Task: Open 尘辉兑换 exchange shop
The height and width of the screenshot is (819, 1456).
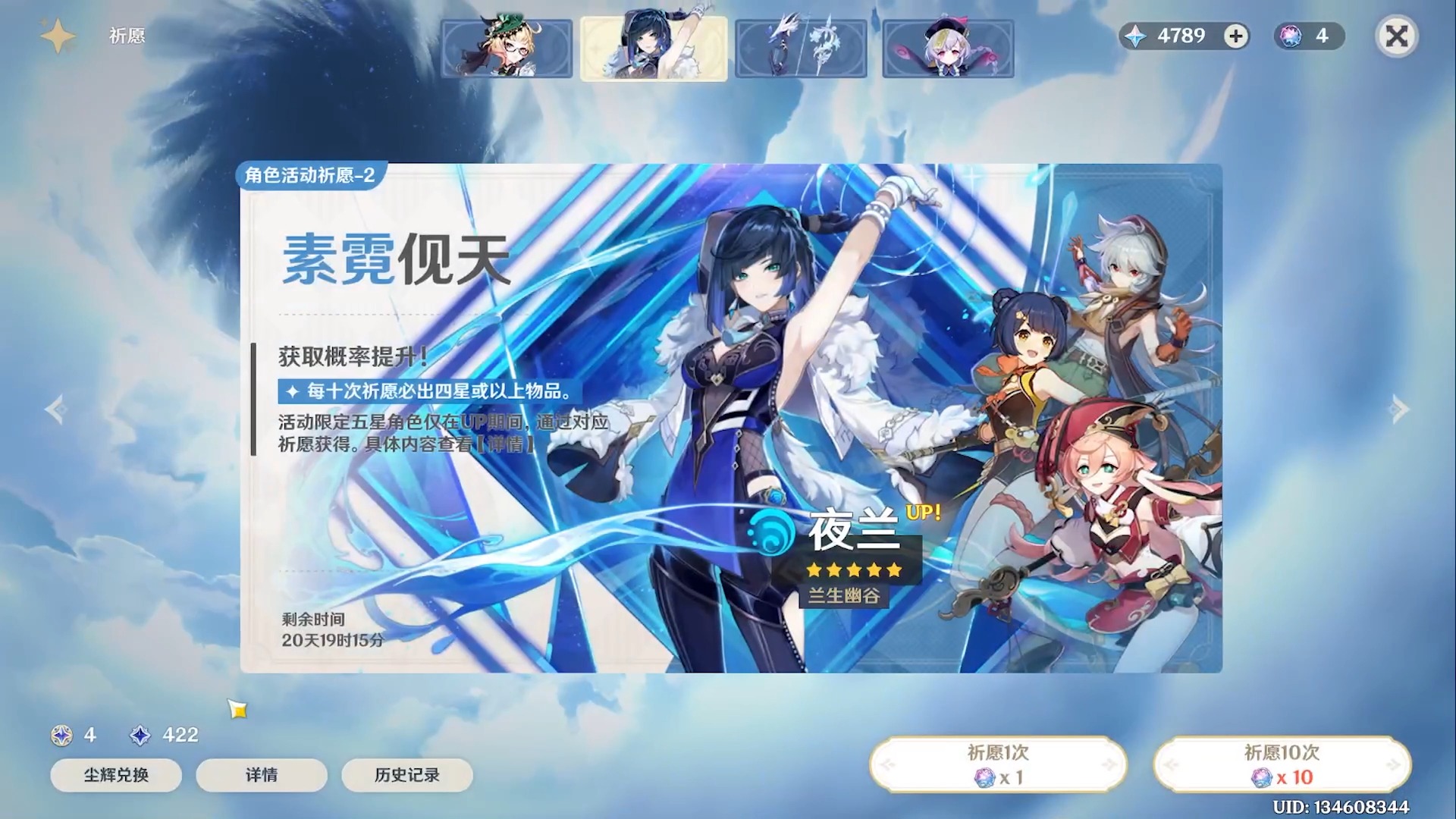Action: point(115,775)
